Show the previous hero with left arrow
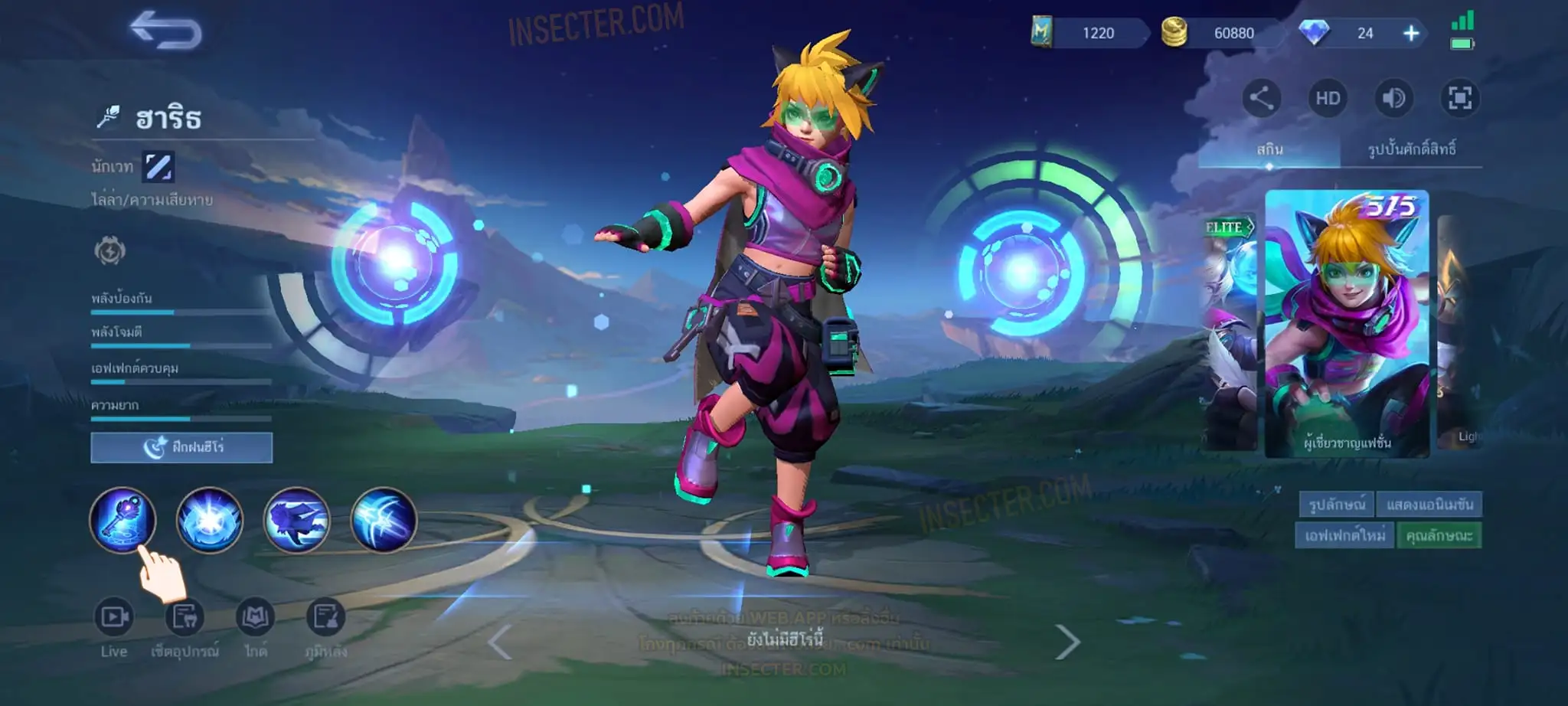The image size is (1568, 706). (499, 642)
